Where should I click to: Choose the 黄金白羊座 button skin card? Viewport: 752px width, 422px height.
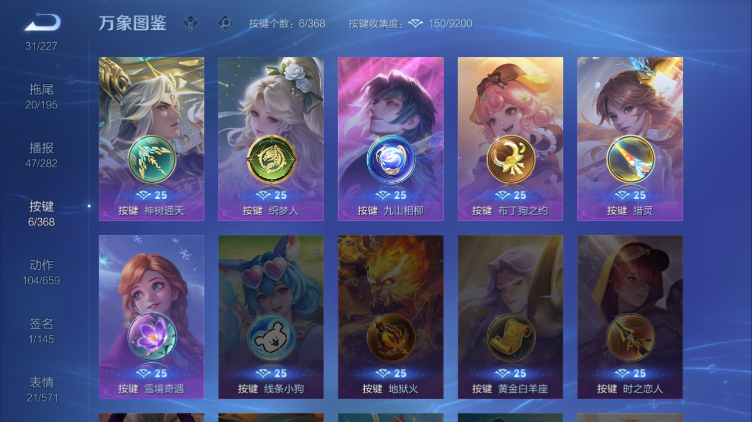pos(510,316)
